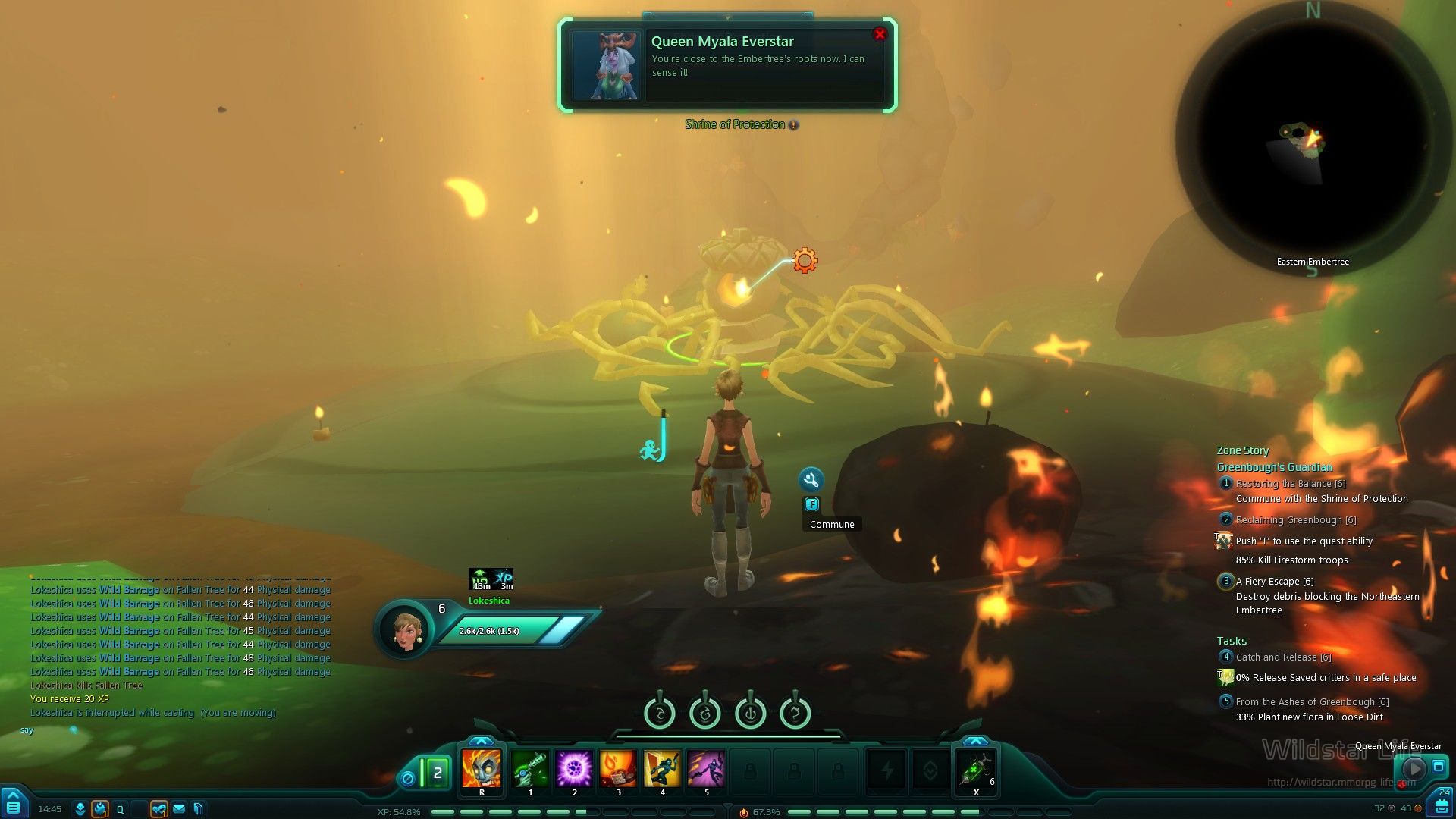The image size is (1456, 819).
Task: Replay Queen Myala Everstar's message
Action: coord(1414,768)
